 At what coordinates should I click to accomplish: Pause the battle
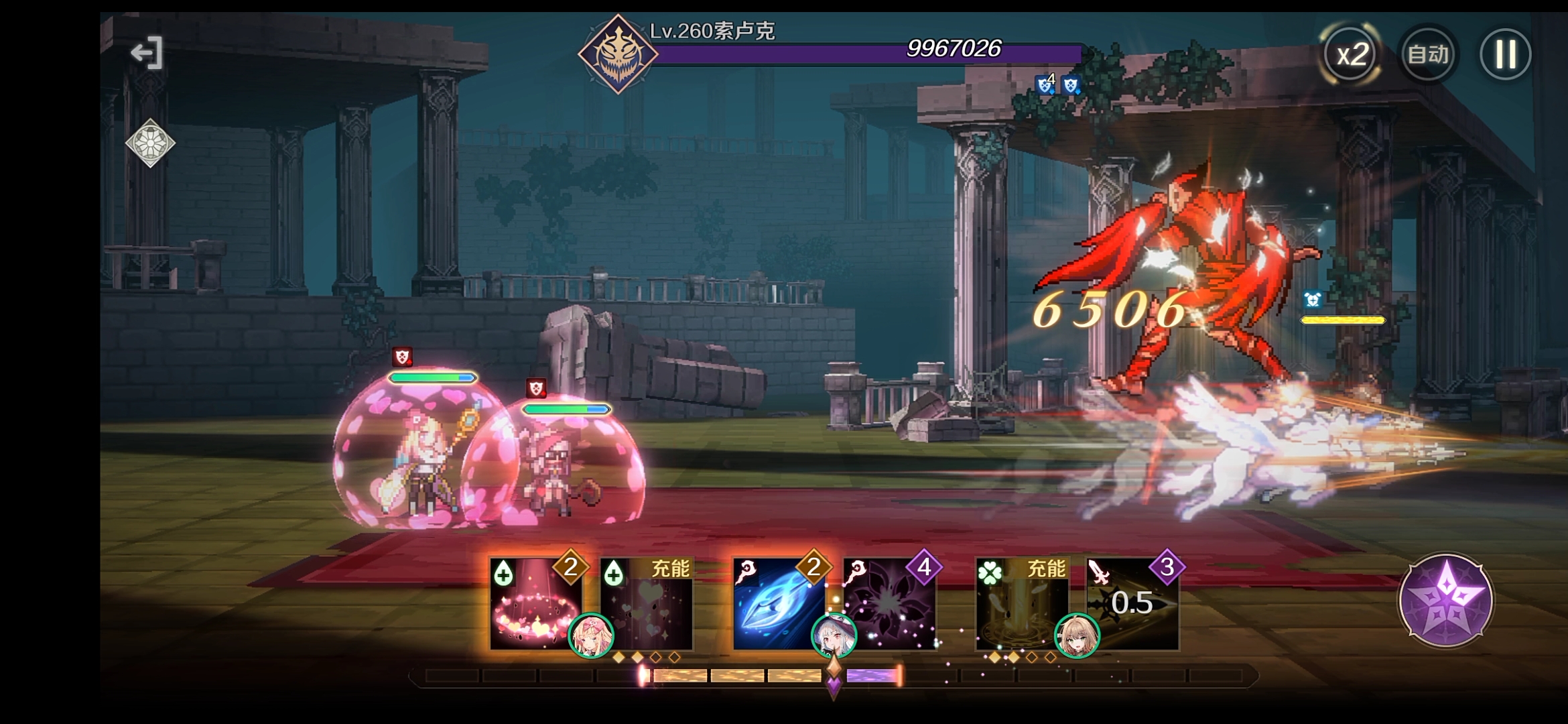[1505, 54]
